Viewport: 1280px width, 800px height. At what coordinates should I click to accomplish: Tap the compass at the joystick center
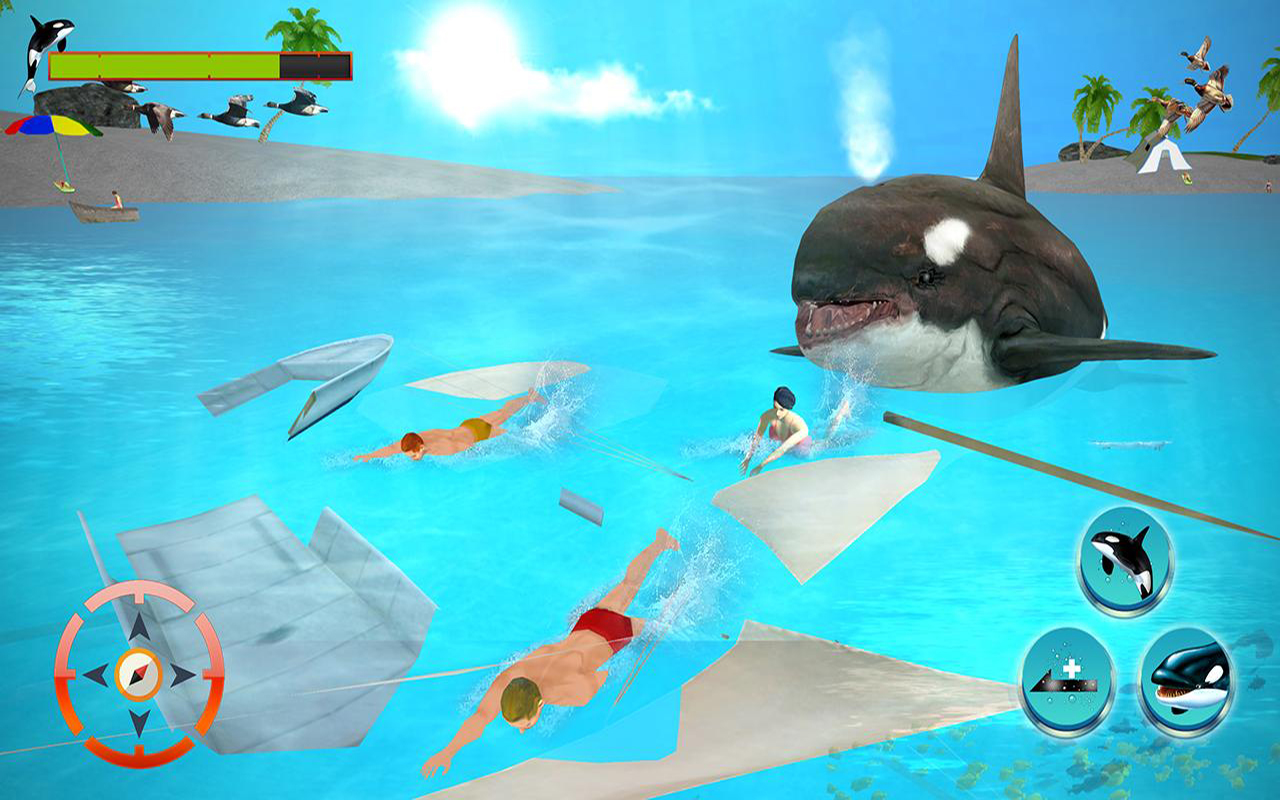coord(138,672)
